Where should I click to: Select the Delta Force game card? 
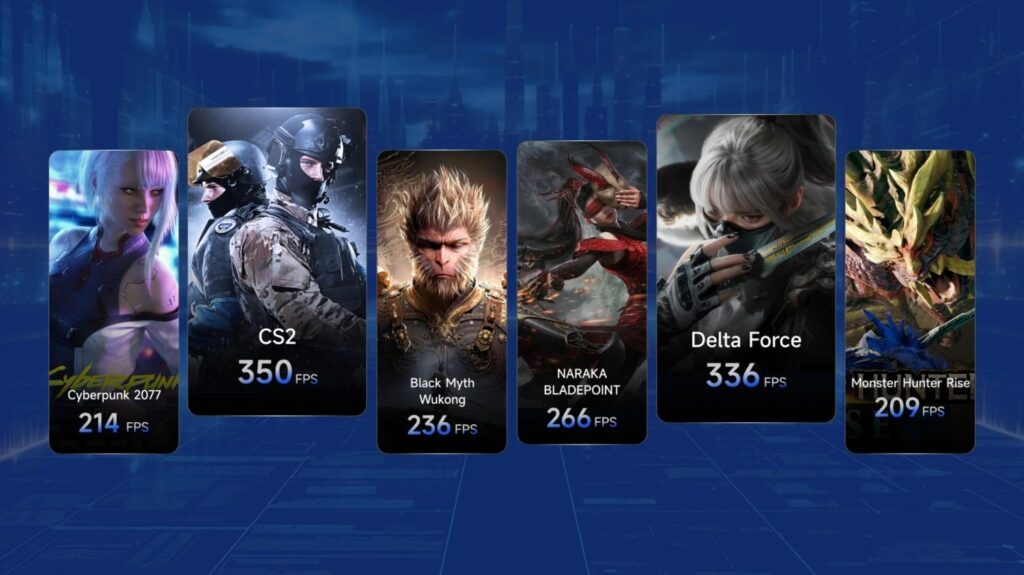745,267
